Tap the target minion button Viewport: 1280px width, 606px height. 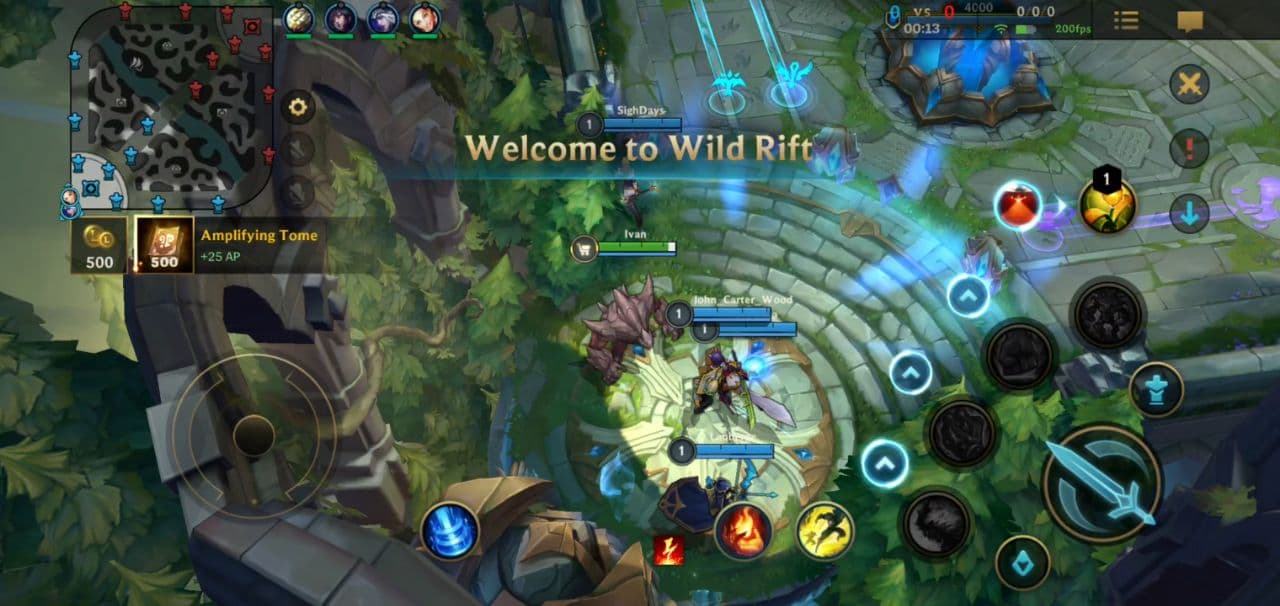1022,562
